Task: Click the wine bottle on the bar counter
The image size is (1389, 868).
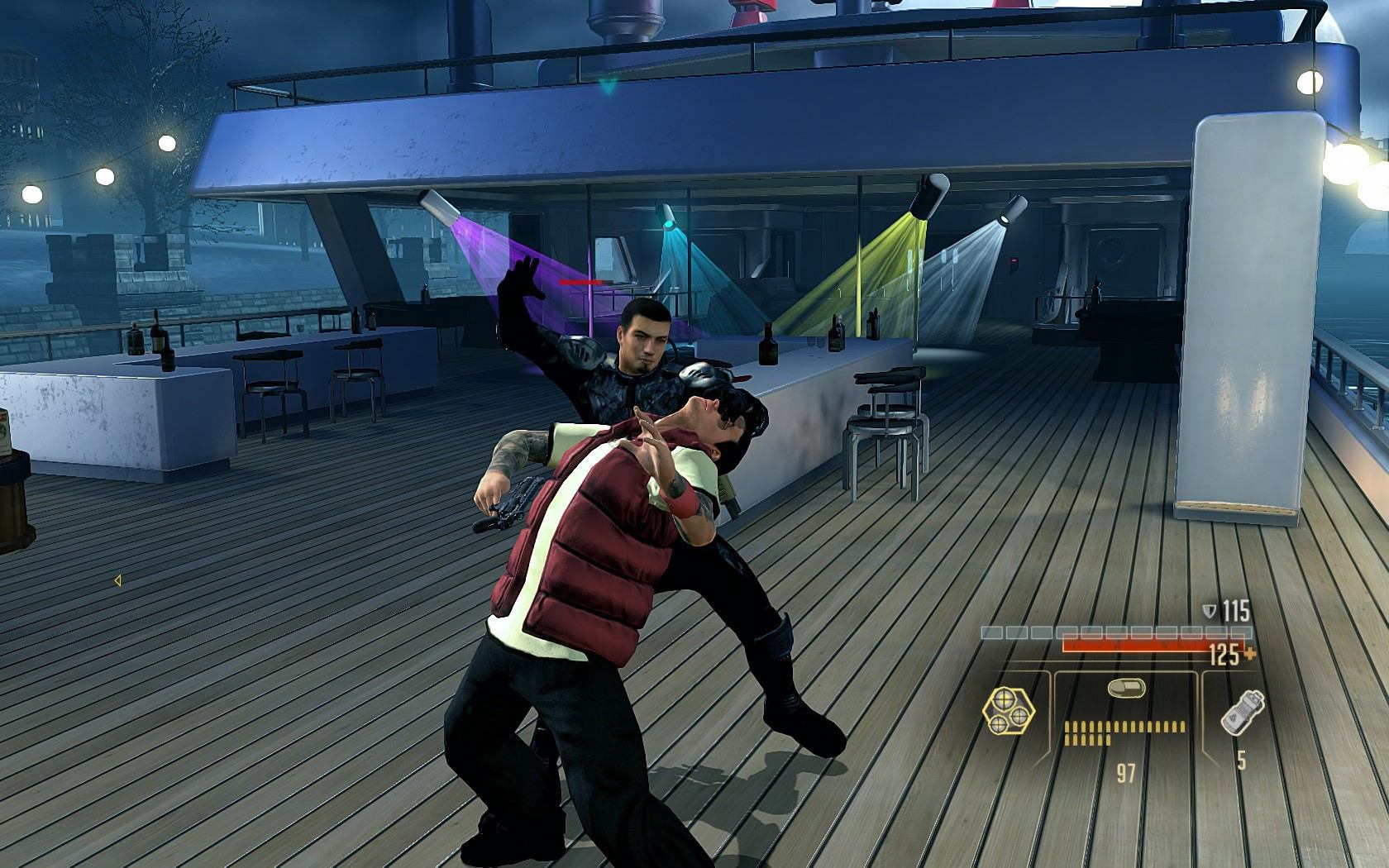Action: 769,347
